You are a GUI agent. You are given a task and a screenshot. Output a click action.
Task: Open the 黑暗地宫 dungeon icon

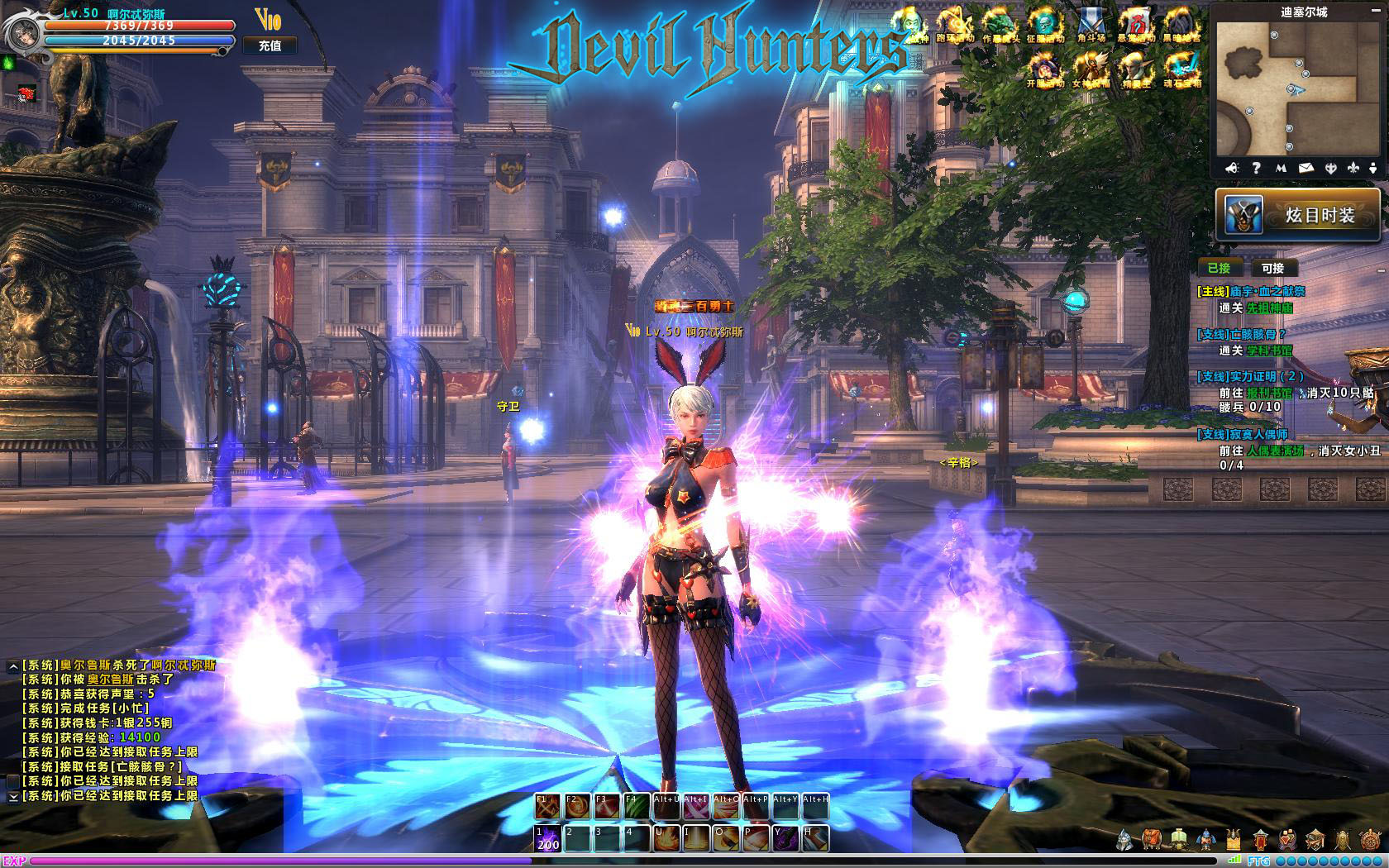click(1182, 25)
